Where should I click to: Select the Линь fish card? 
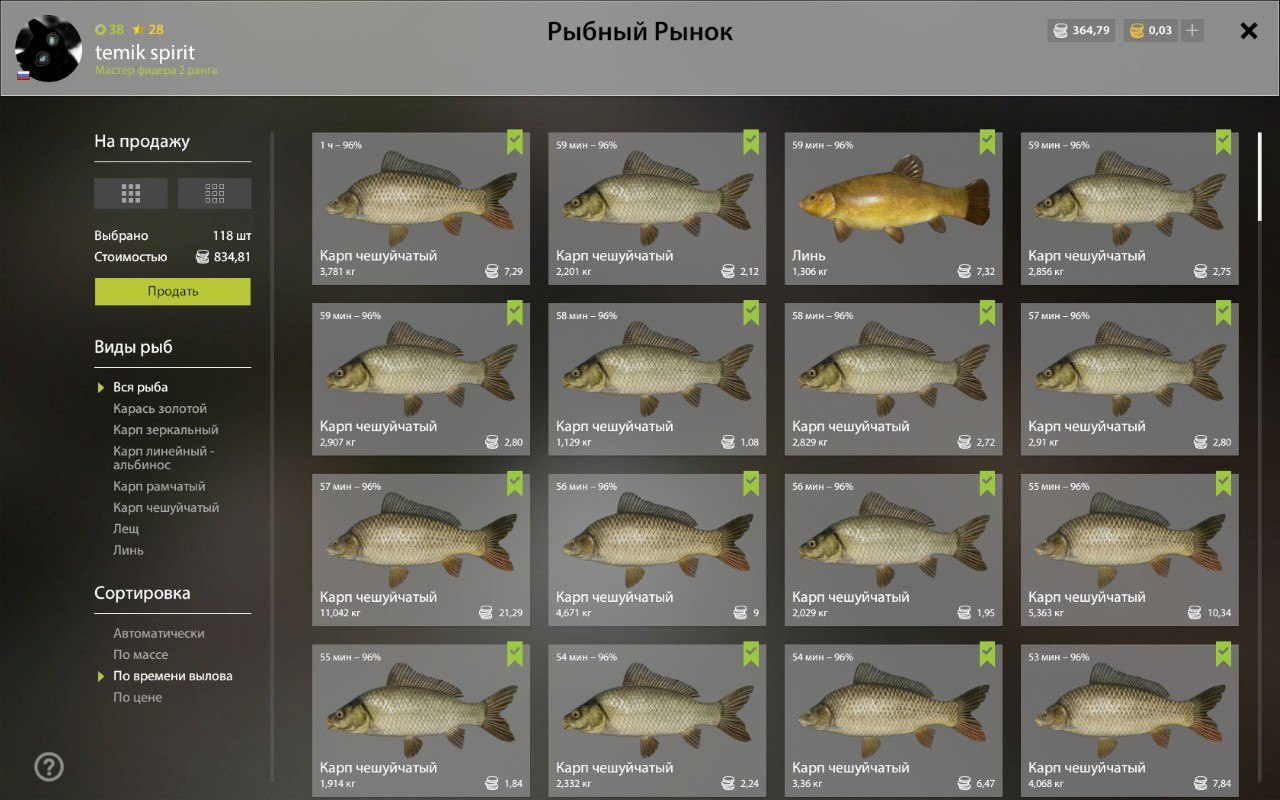[x=893, y=208]
